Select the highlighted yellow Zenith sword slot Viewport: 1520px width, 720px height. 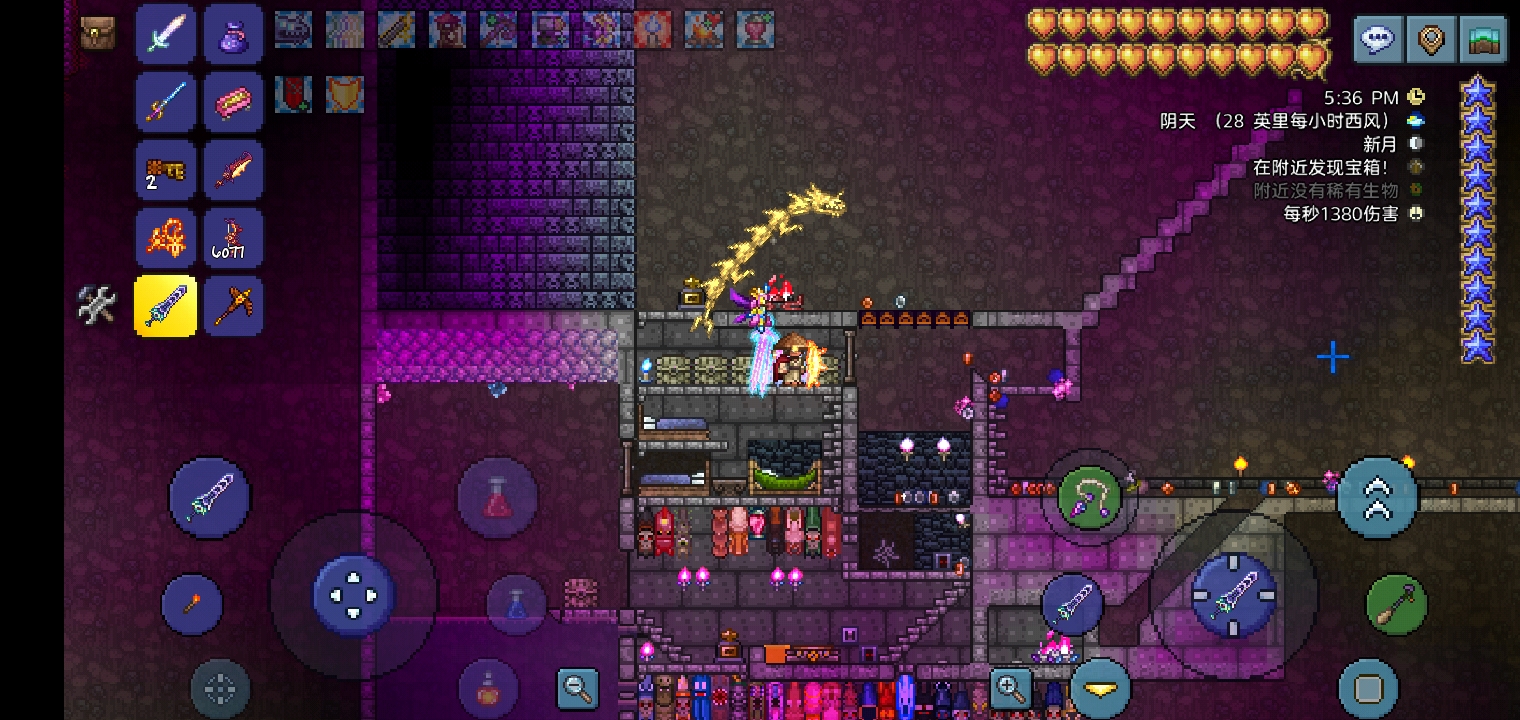[165, 306]
